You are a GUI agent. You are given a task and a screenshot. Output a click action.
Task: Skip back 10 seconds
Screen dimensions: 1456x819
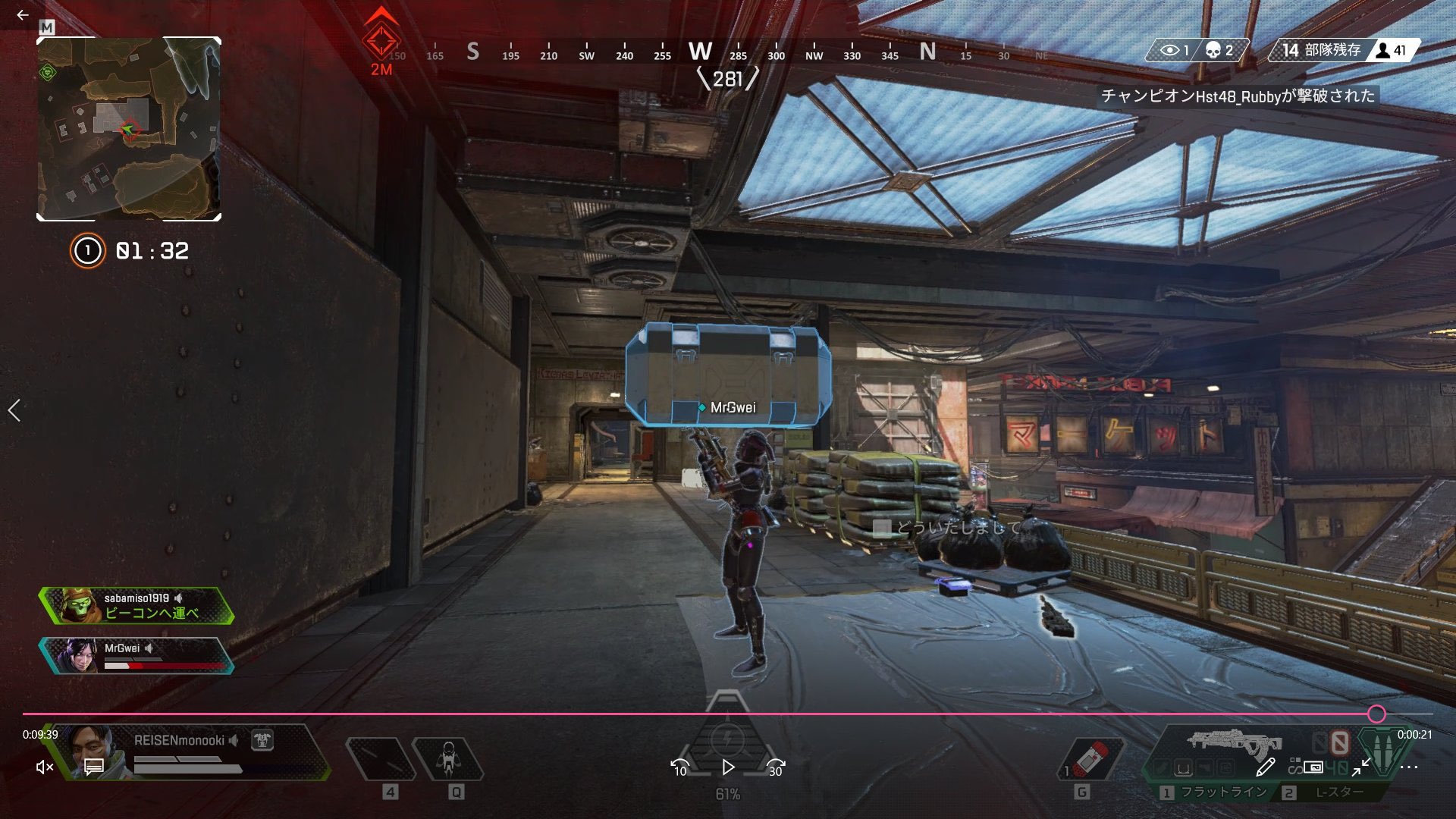[x=680, y=767]
